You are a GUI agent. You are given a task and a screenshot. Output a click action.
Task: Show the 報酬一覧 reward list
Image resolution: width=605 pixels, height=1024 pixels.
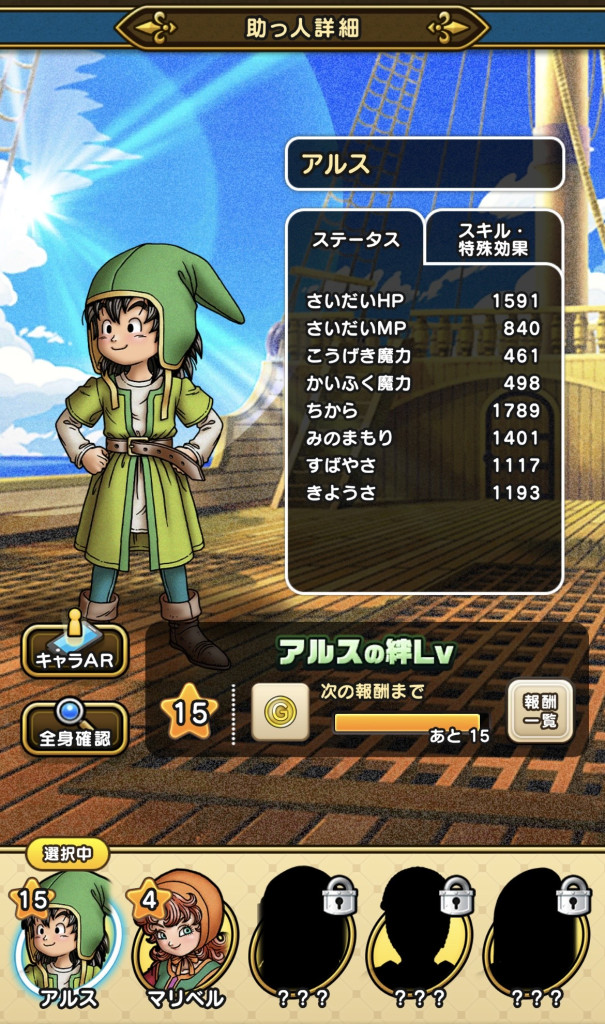pyautogui.click(x=540, y=711)
